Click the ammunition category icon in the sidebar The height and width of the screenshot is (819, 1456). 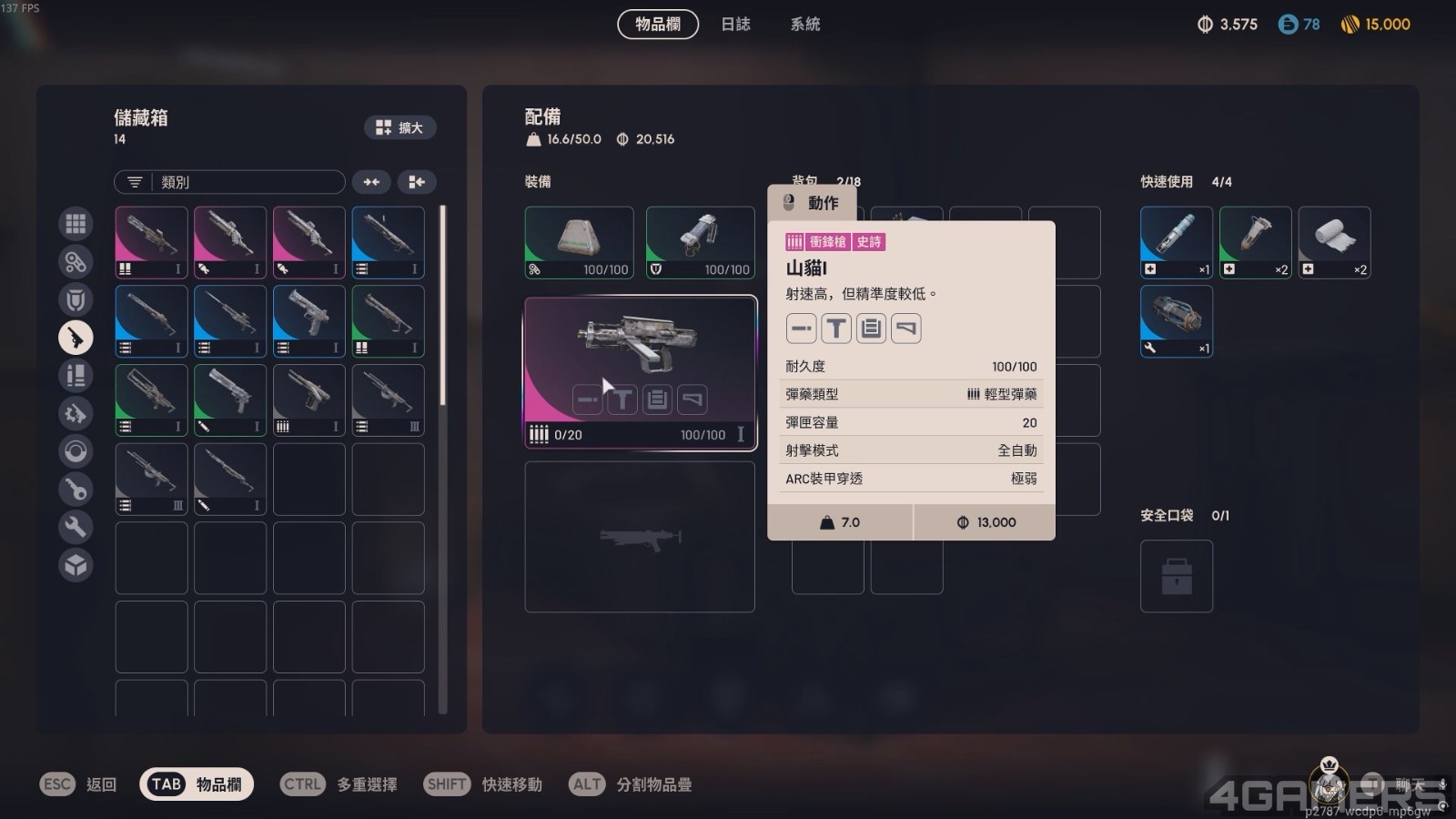pos(76,375)
